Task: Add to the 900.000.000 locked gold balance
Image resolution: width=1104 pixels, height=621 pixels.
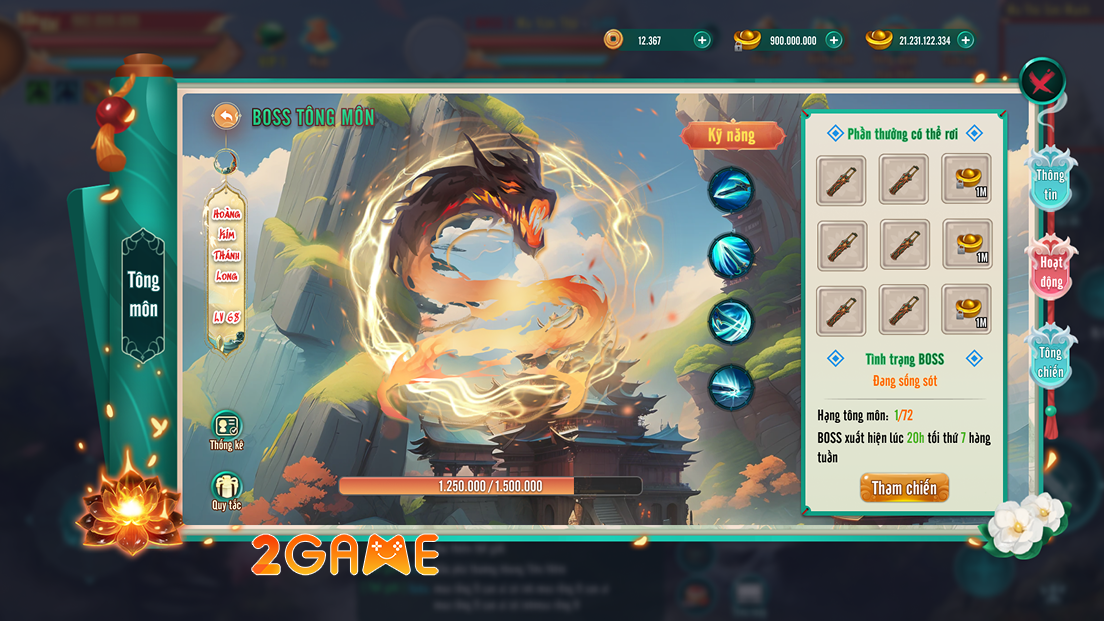Action: [834, 40]
